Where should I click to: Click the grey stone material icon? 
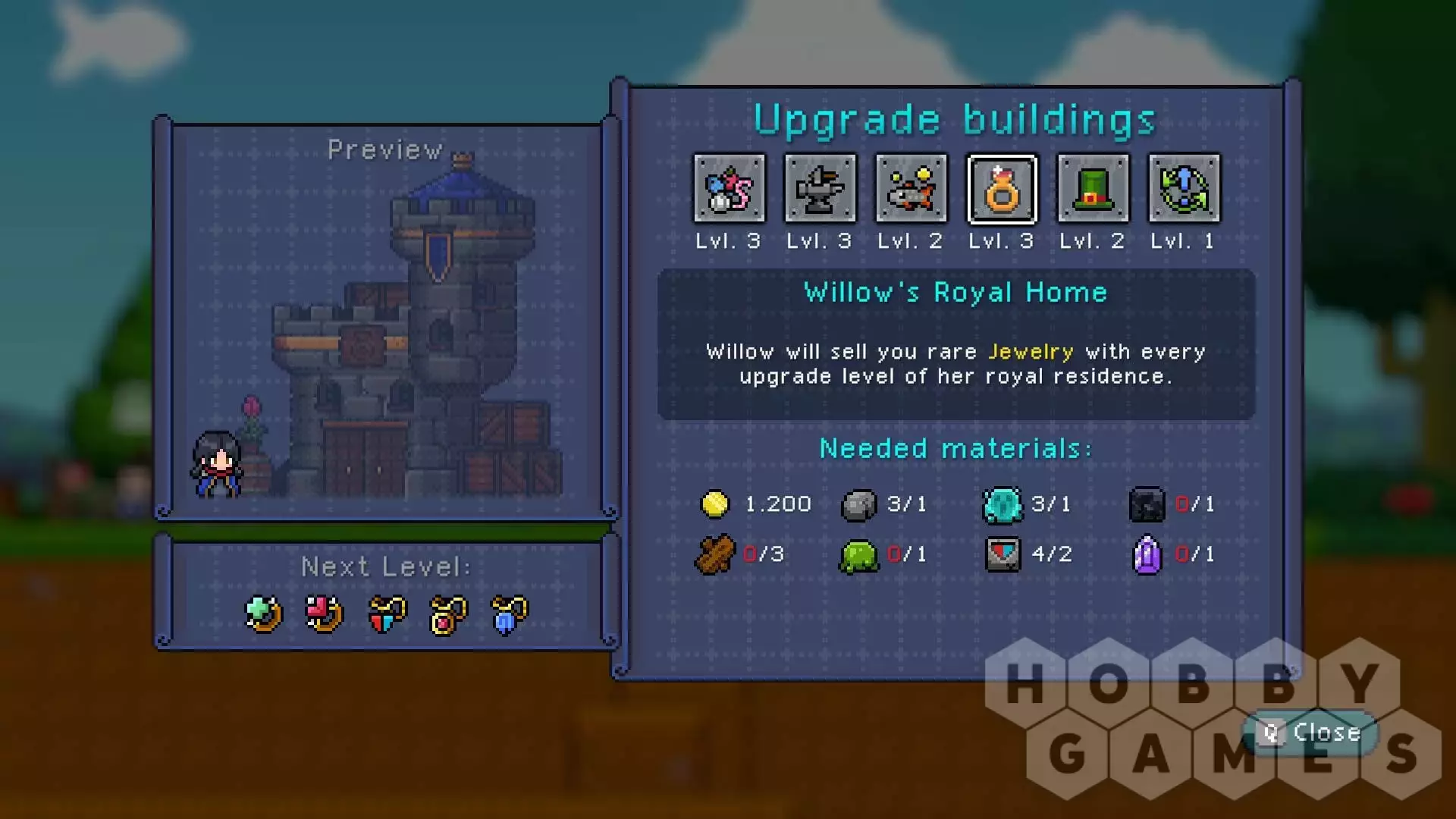click(858, 505)
